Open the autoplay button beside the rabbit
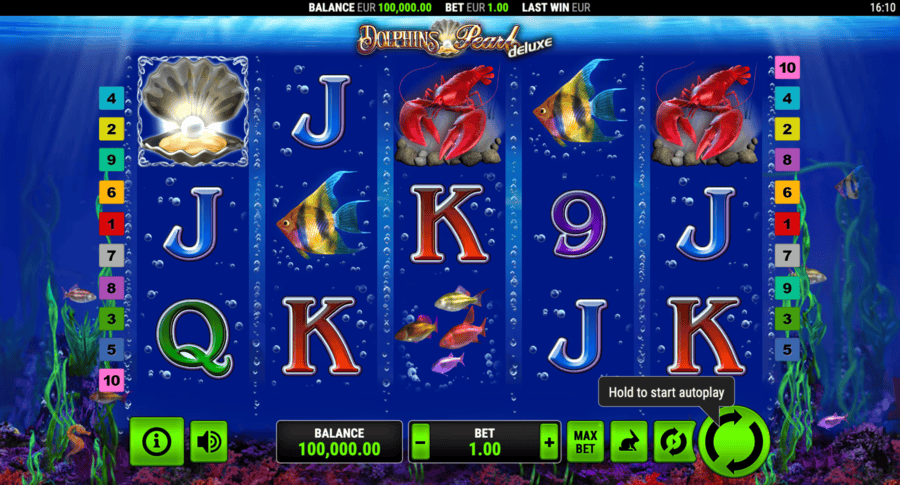The image size is (900, 485). tap(673, 441)
